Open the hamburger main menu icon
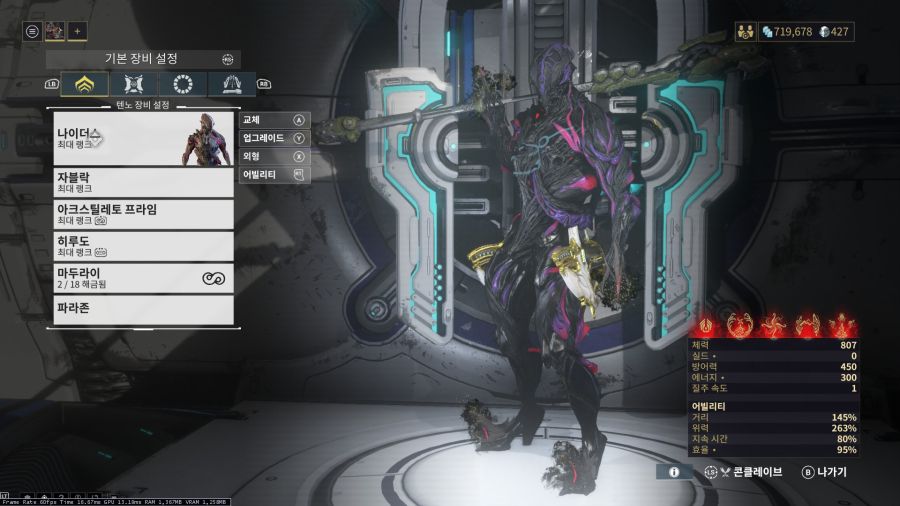 [x=32, y=31]
